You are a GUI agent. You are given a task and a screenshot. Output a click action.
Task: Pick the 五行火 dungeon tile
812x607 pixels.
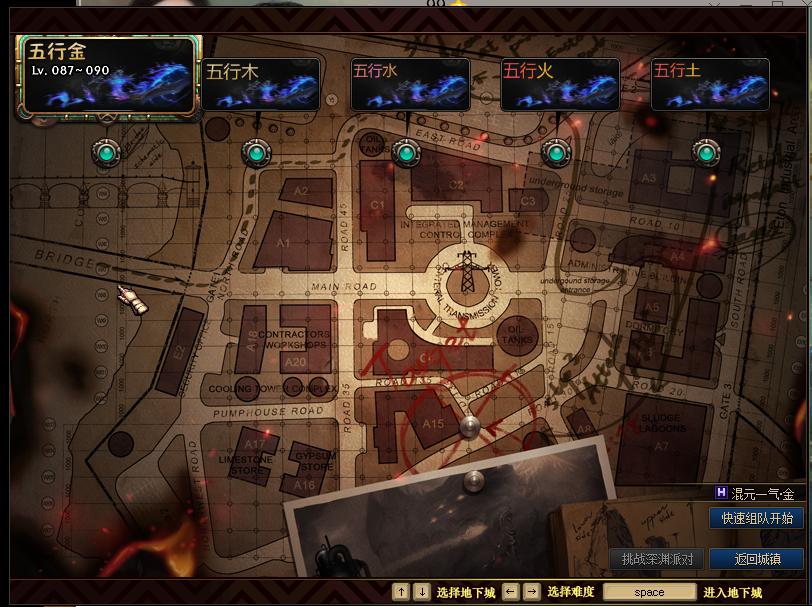[x=560, y=84]
